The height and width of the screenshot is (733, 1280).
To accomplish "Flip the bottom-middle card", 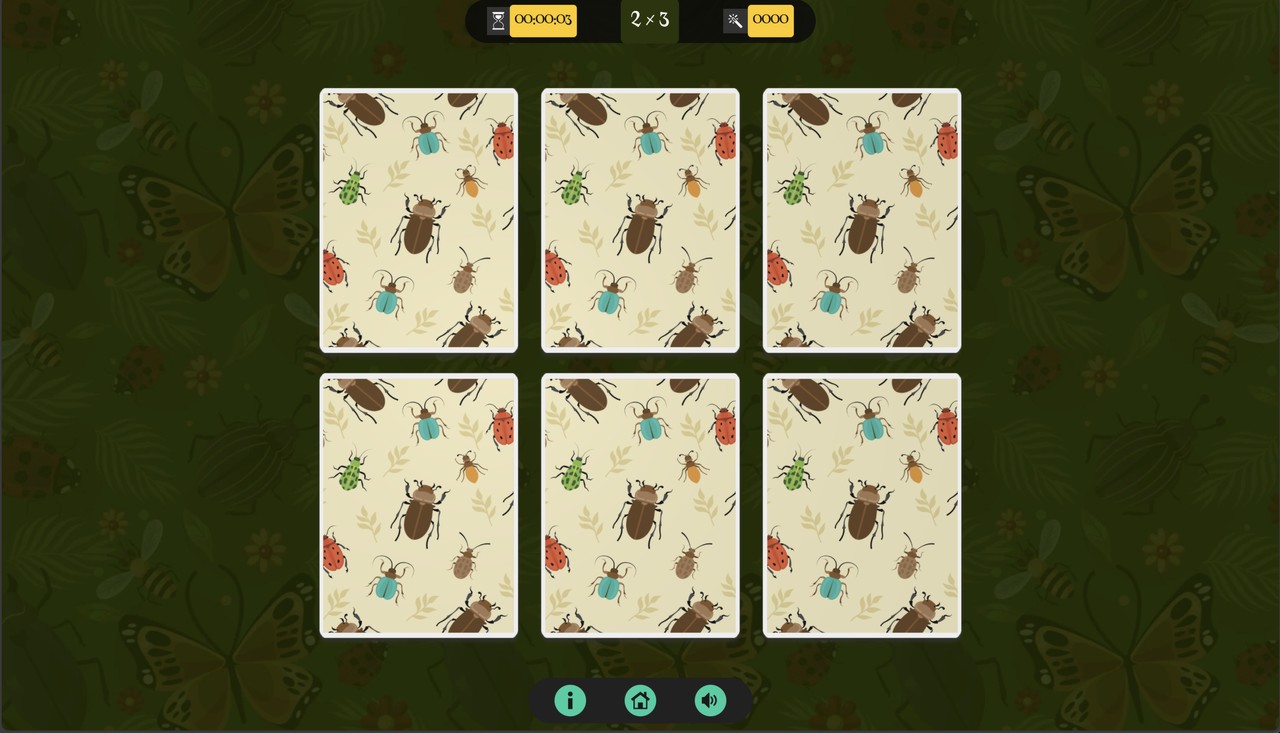I will 640,505.
